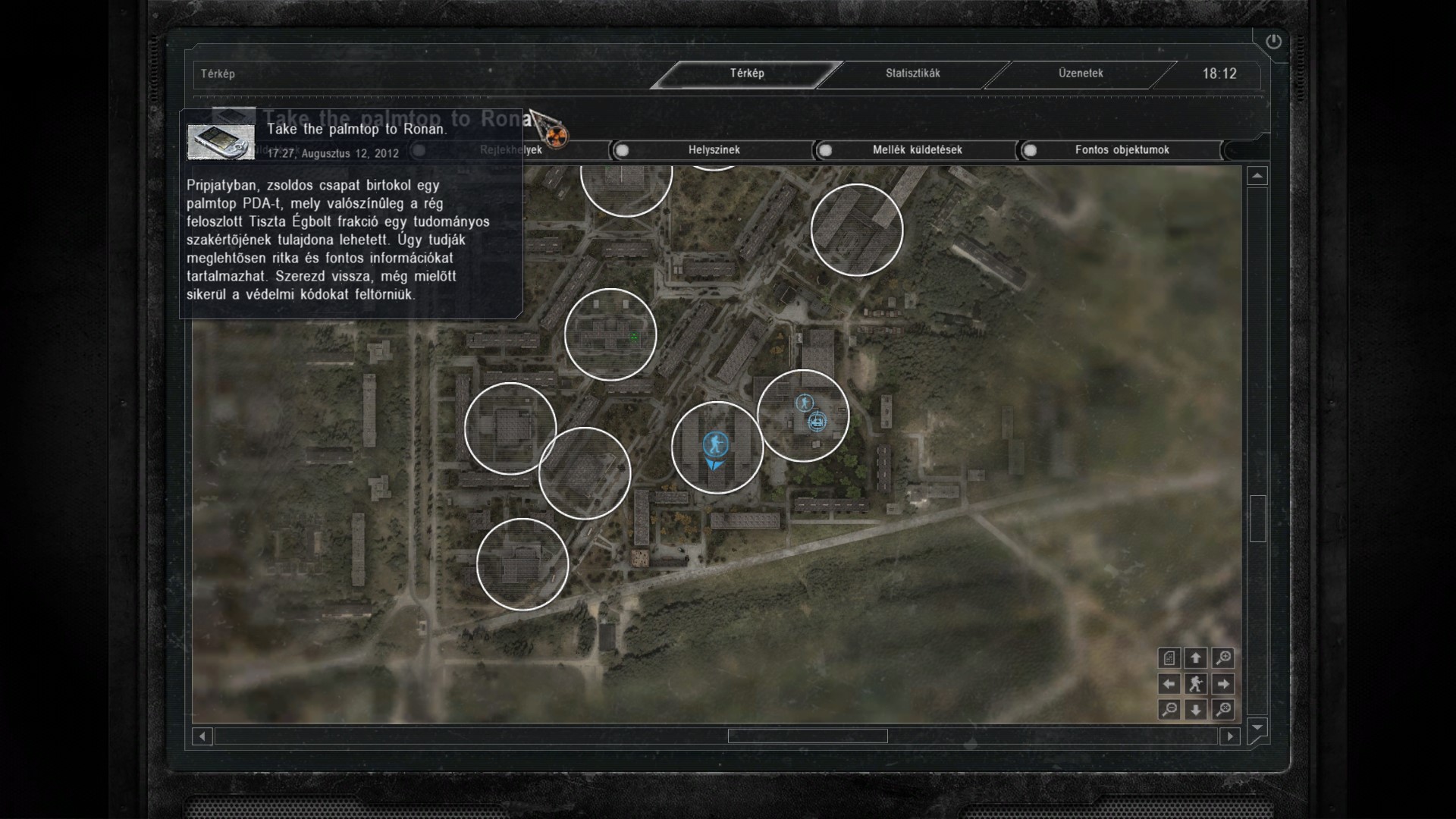Select the blue stalker marker above the player arrow
This screenshot has height=819, width=1456.
(715, 444)
